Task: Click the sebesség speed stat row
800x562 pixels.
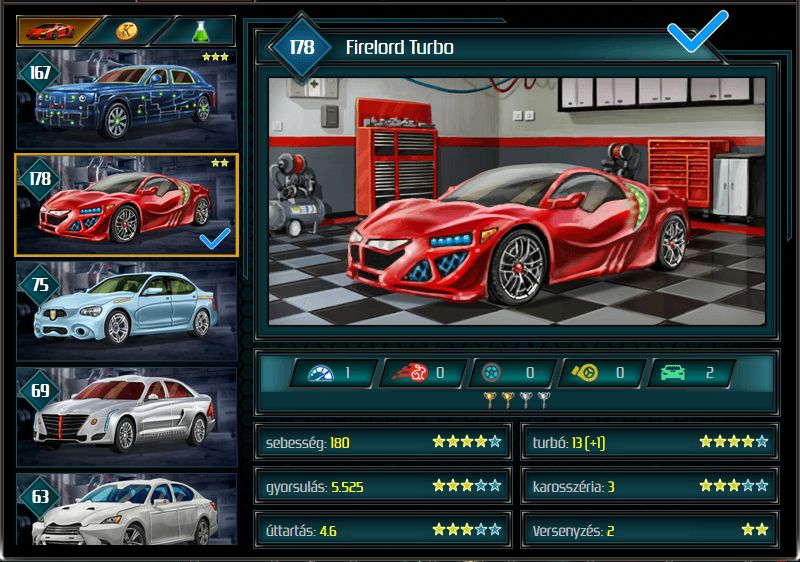Action: pyautogui.click(x=382, y=442)
